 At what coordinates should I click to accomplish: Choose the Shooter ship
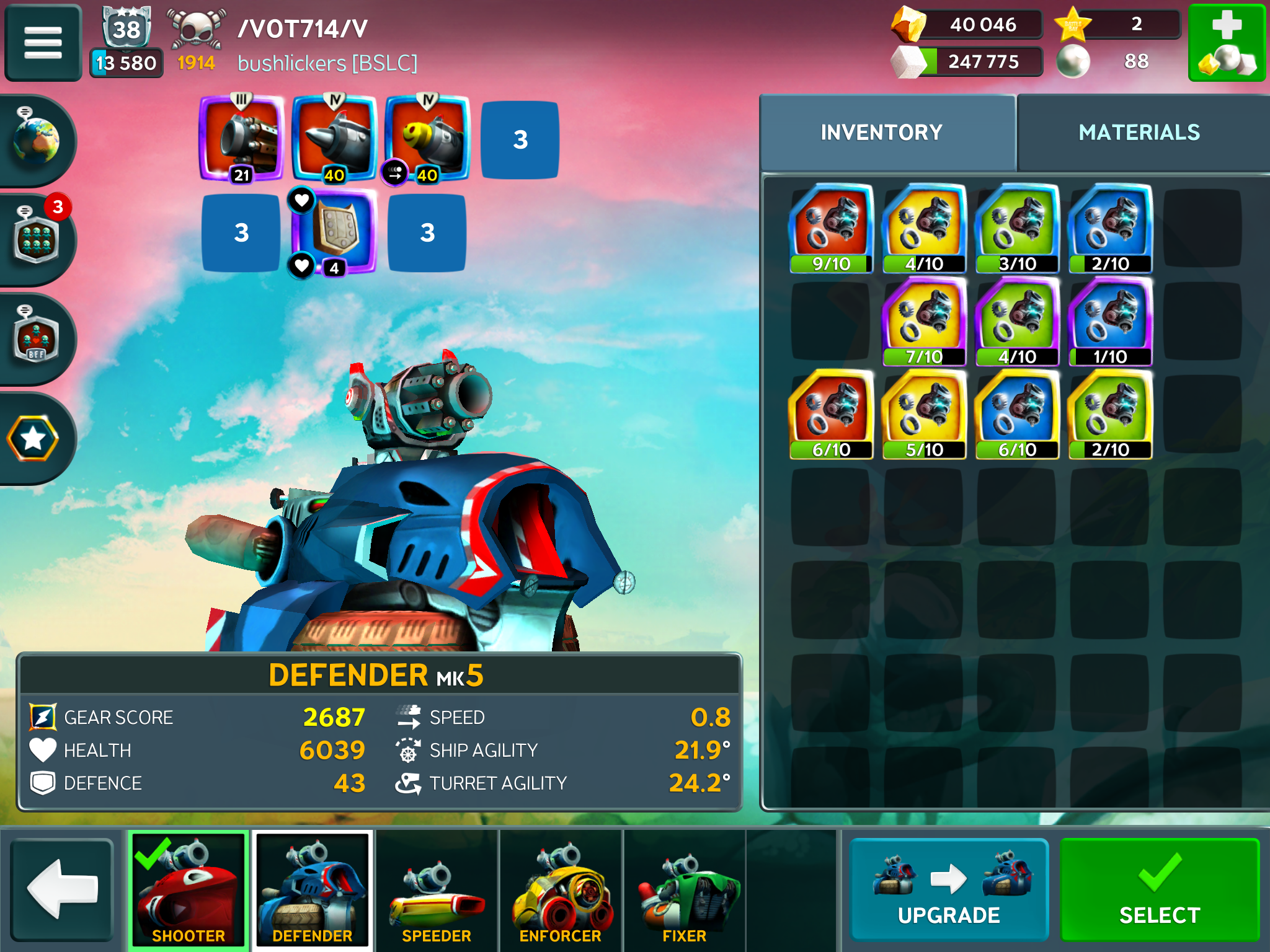(188, 889)
